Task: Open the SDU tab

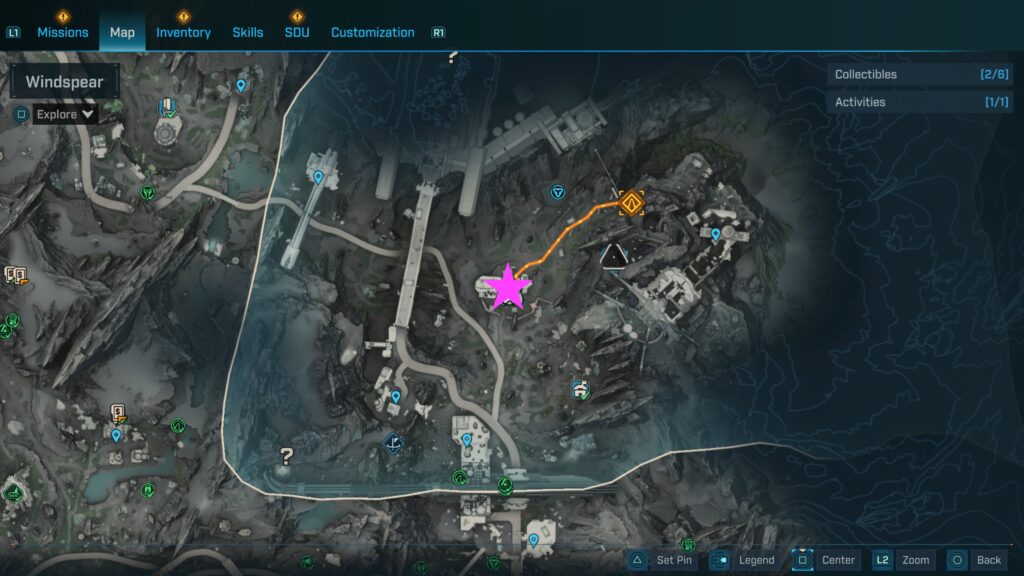Action: 297,32
